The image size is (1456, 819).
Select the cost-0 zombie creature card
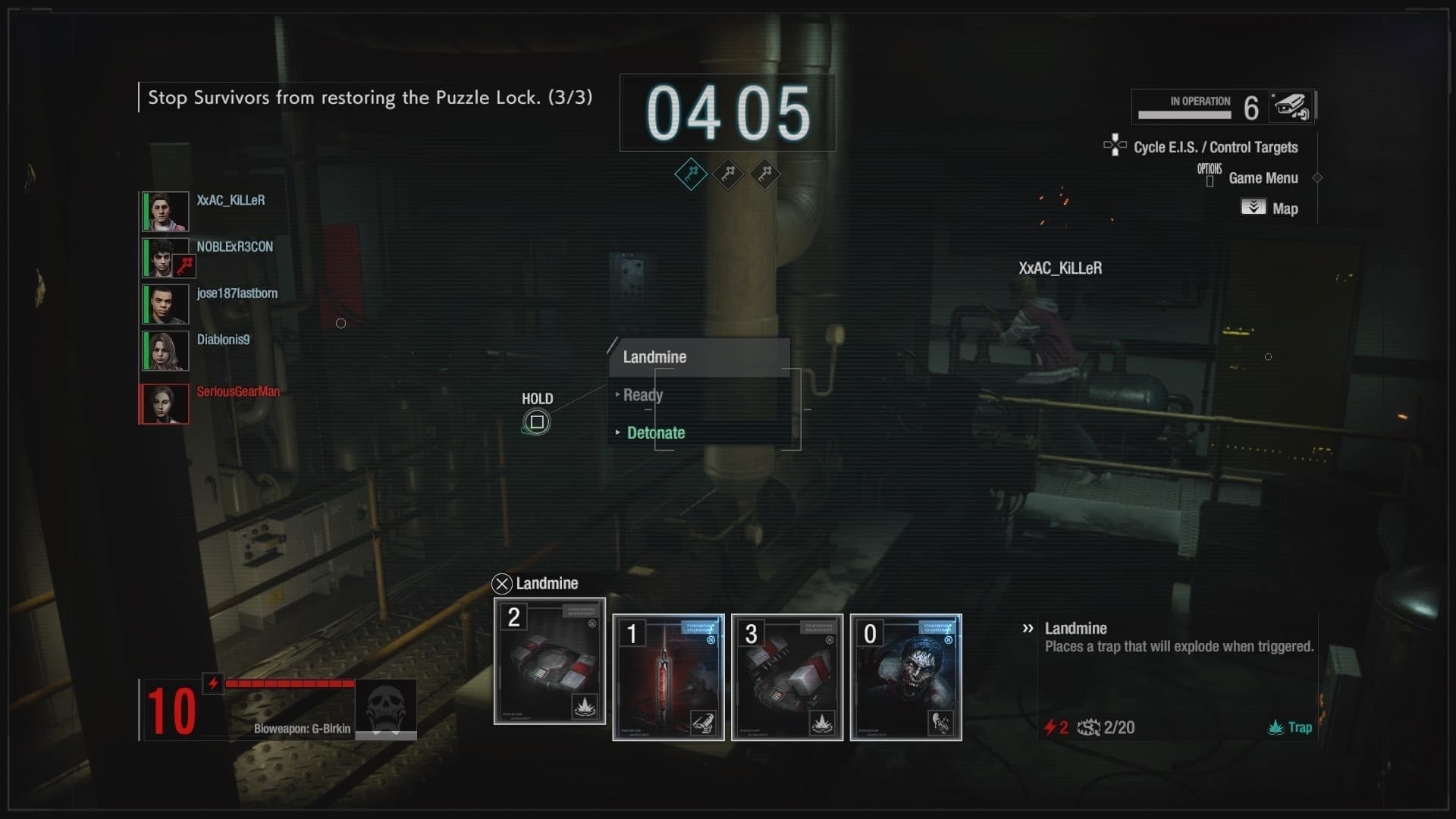click(x=905, y=677)
